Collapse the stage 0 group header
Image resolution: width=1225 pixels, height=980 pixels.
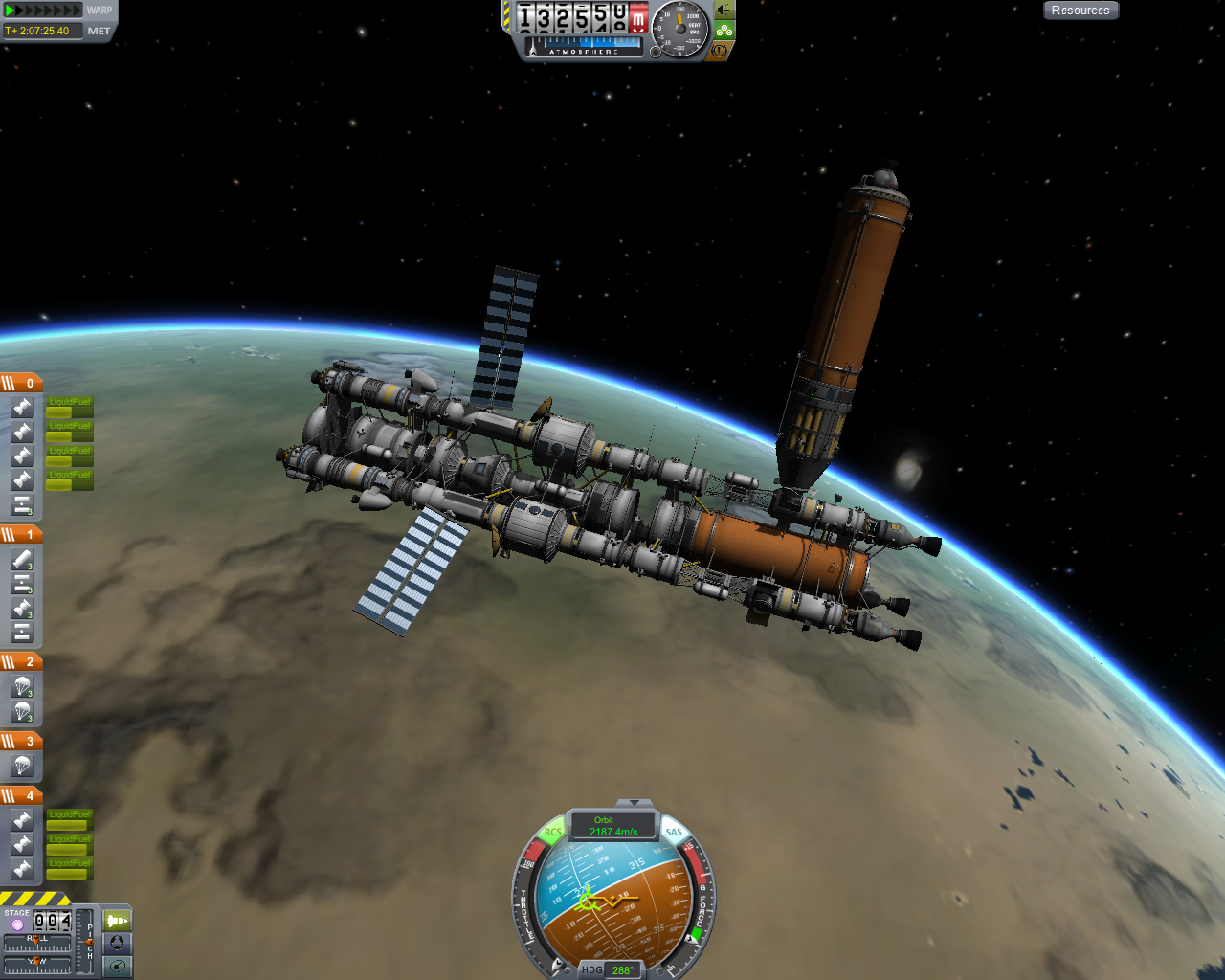[22, 381]
